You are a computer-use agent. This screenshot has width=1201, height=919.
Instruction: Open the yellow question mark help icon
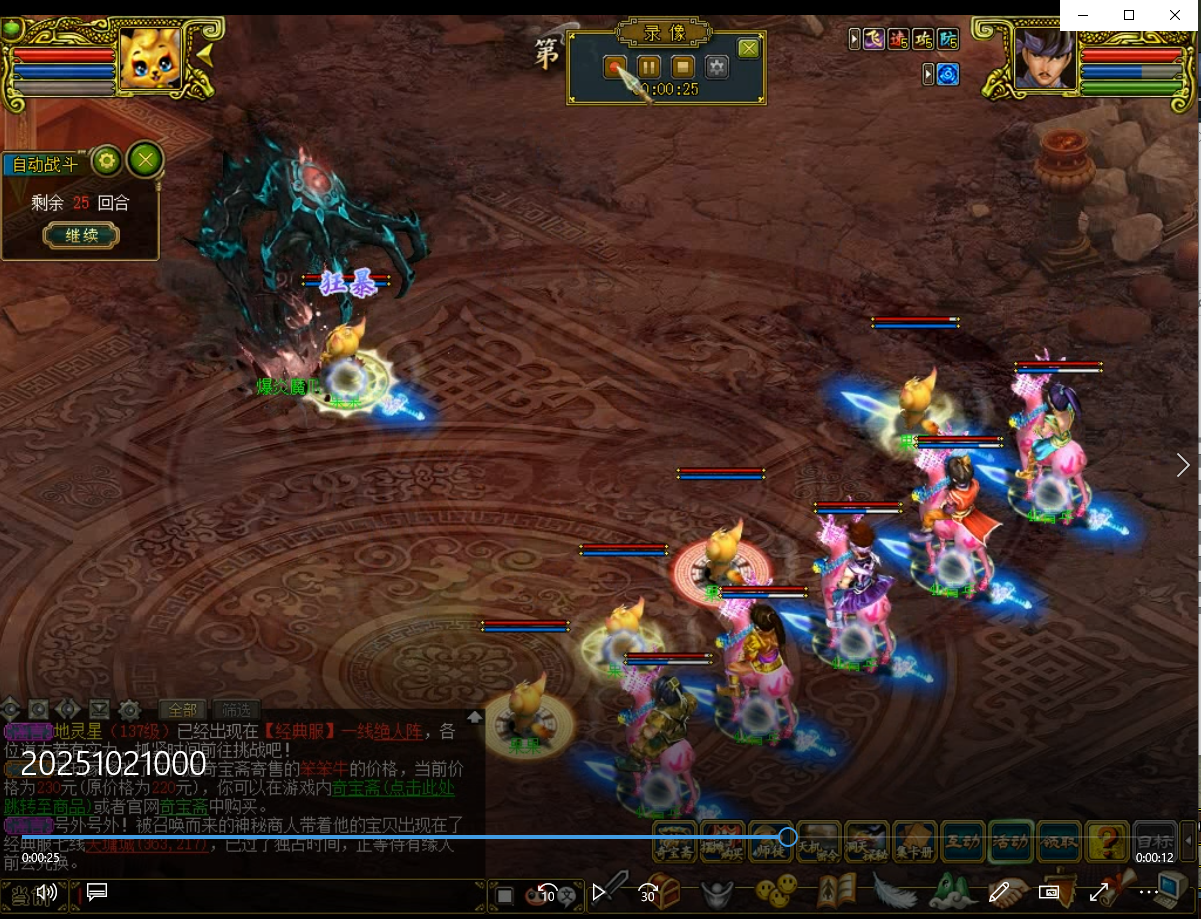coord(1107,841)
